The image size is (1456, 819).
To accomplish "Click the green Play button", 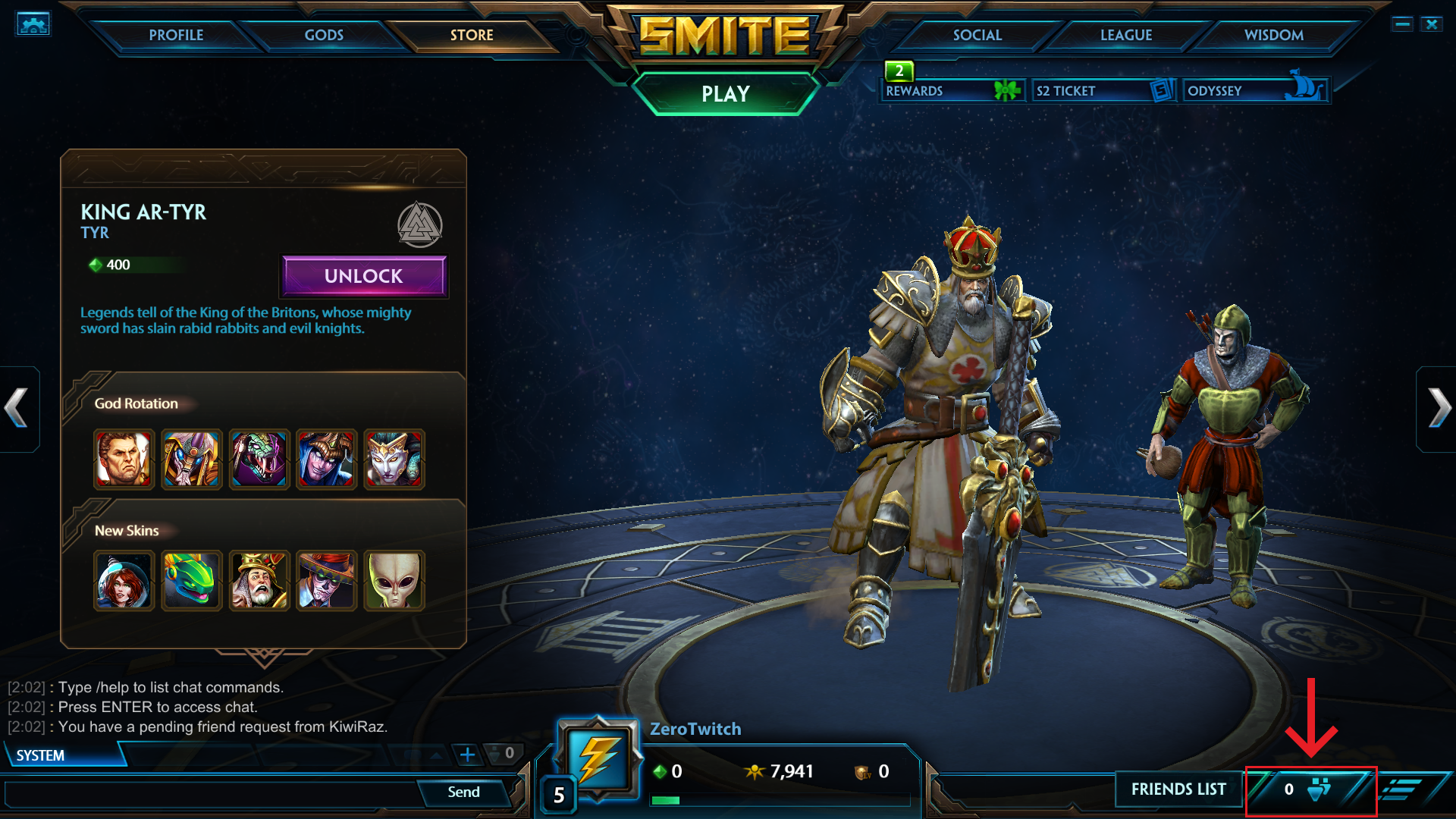I will (x=726, y=94).
